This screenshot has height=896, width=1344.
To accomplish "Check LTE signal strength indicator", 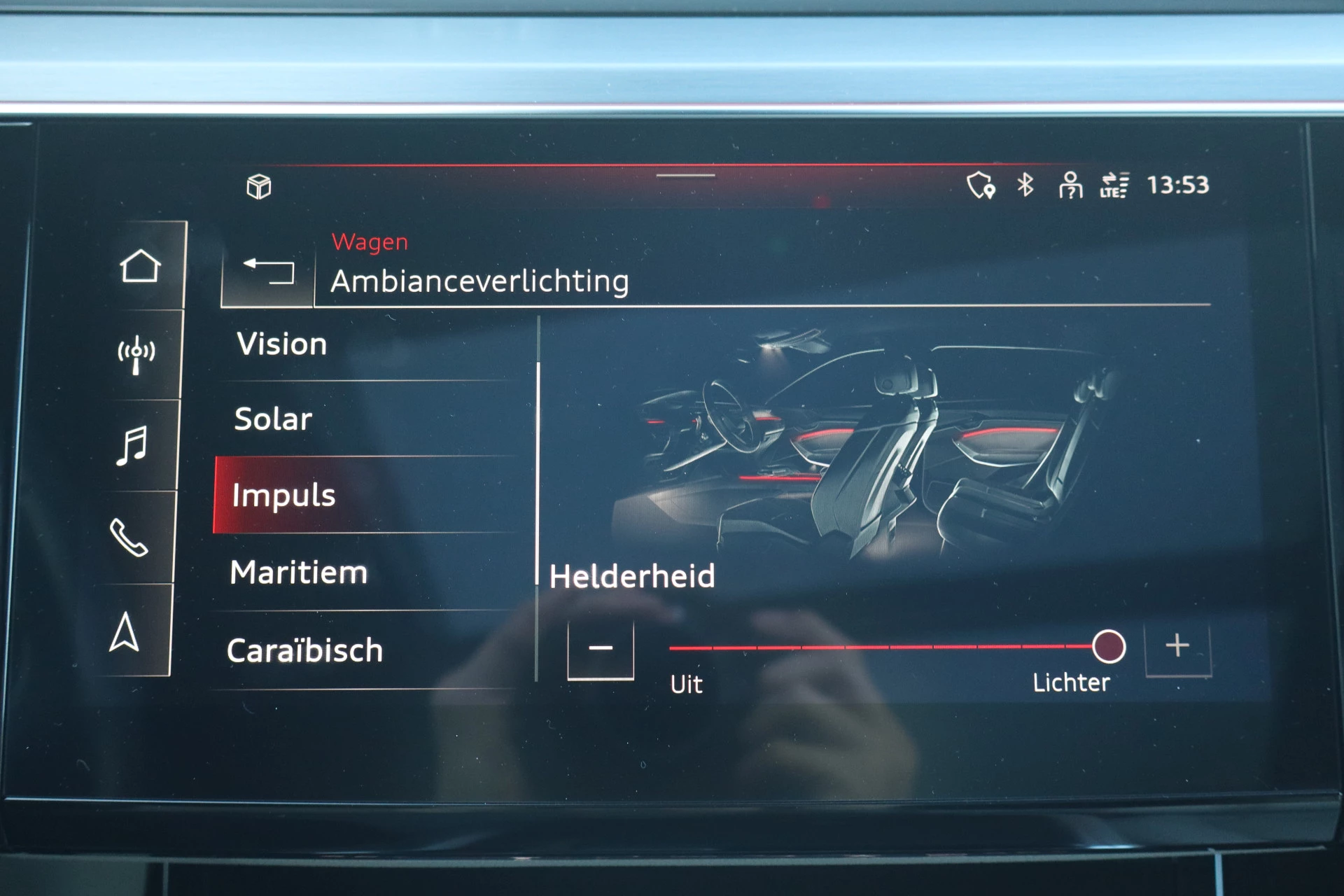I will (1114, 185).
